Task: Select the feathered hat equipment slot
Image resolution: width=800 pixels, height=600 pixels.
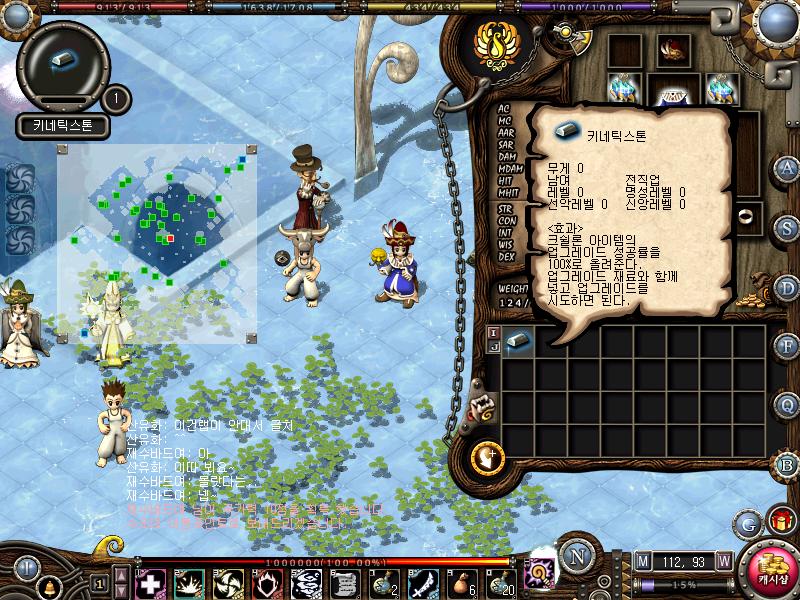Action: point(671,50)
